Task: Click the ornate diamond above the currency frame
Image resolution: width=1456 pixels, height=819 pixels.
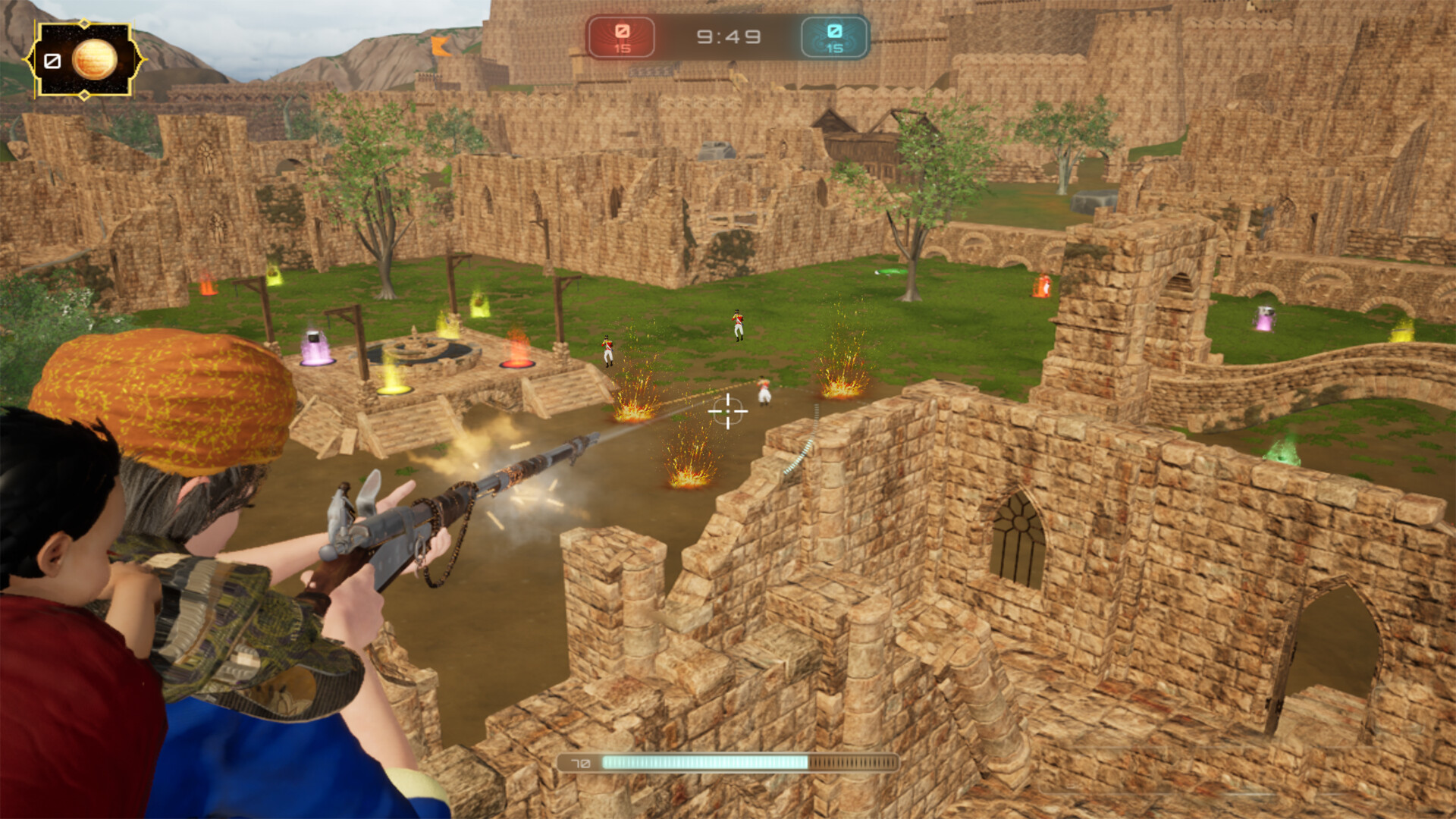Action: tap(84, 24)
